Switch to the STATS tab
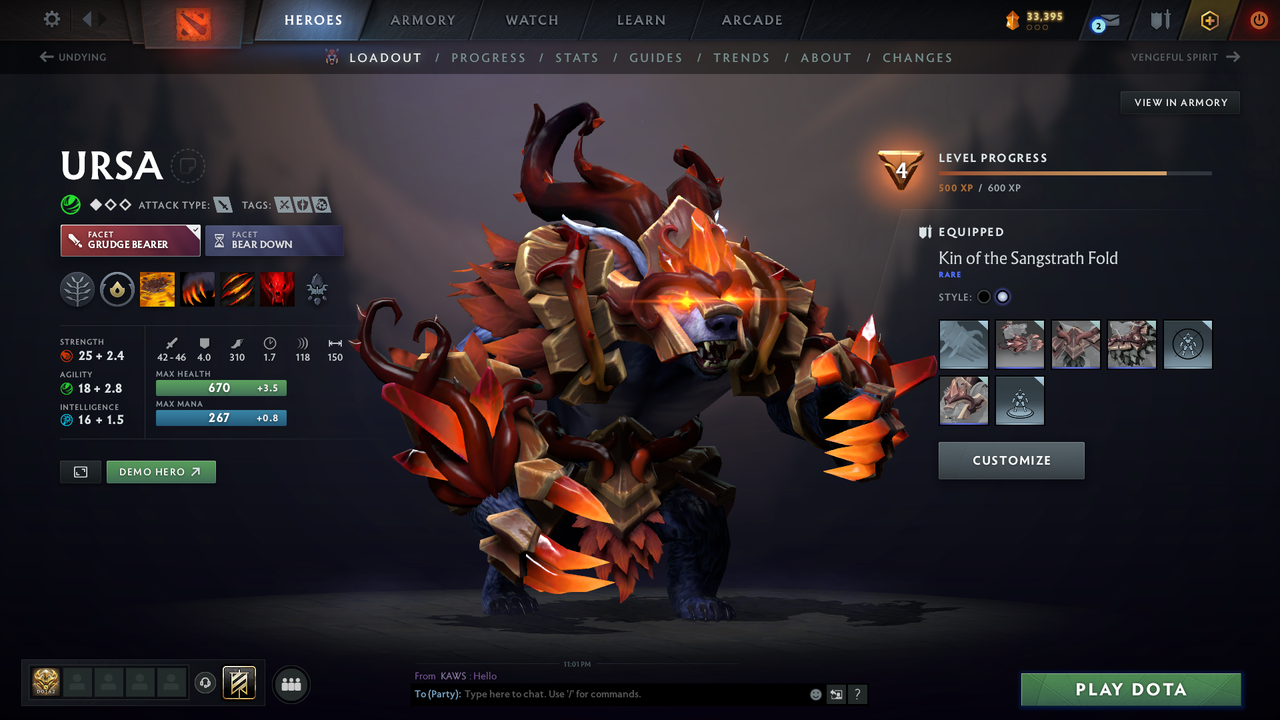 577,57
